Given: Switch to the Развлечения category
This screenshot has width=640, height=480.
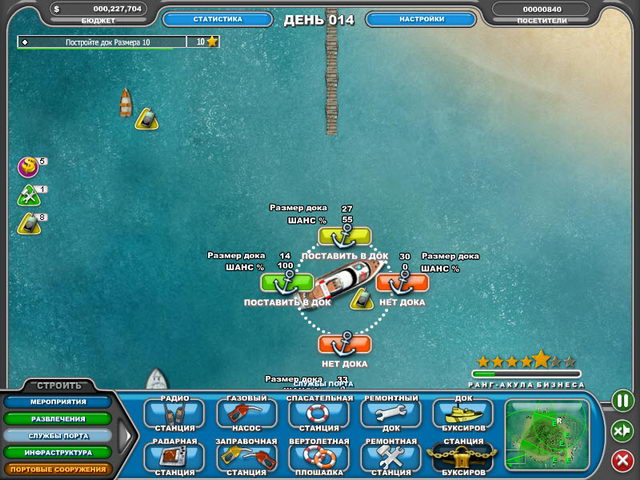Looking at the screenshot, I should pos(57,419).
